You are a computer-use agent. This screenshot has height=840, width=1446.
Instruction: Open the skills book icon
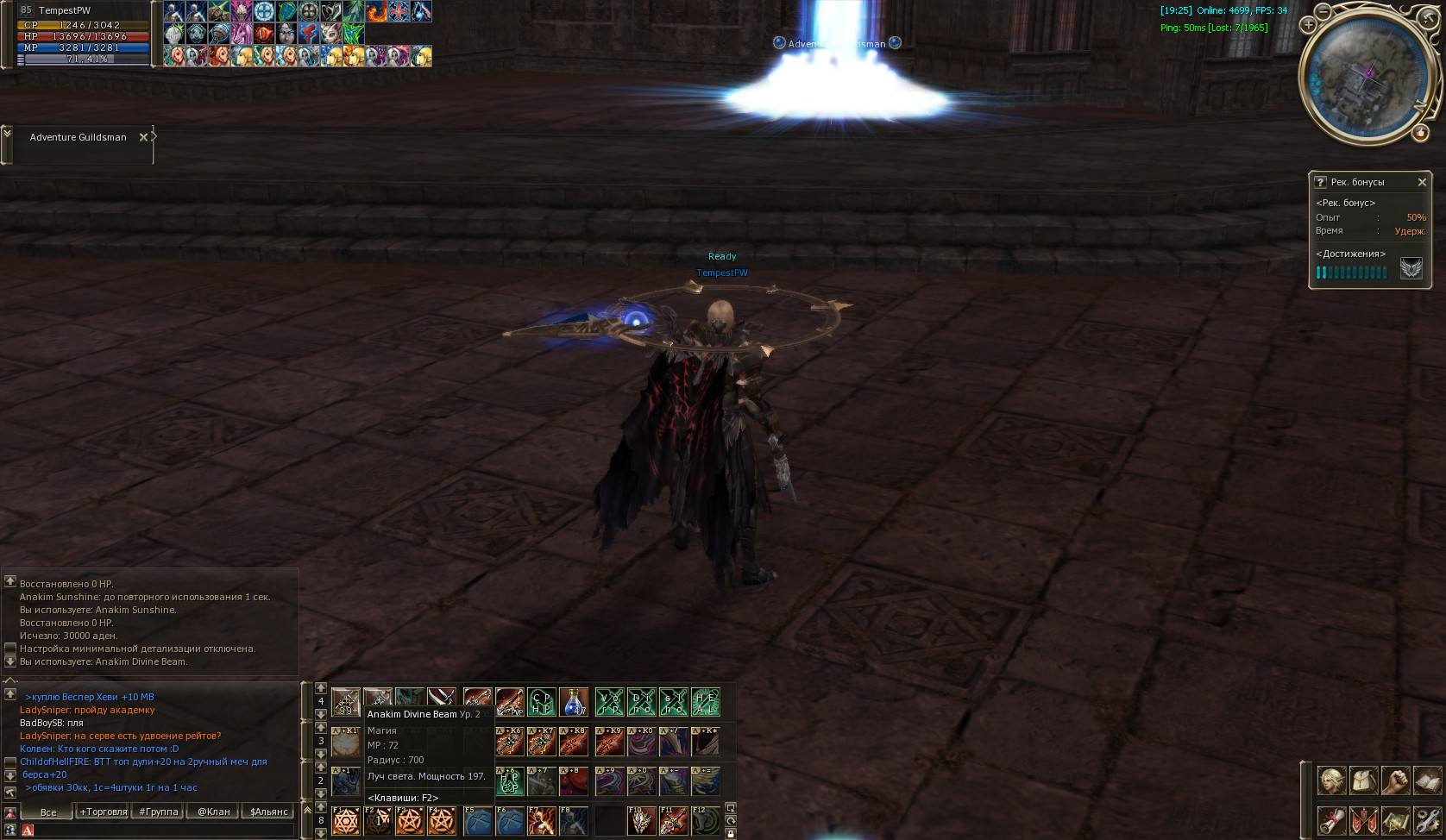pos(1427,780)
